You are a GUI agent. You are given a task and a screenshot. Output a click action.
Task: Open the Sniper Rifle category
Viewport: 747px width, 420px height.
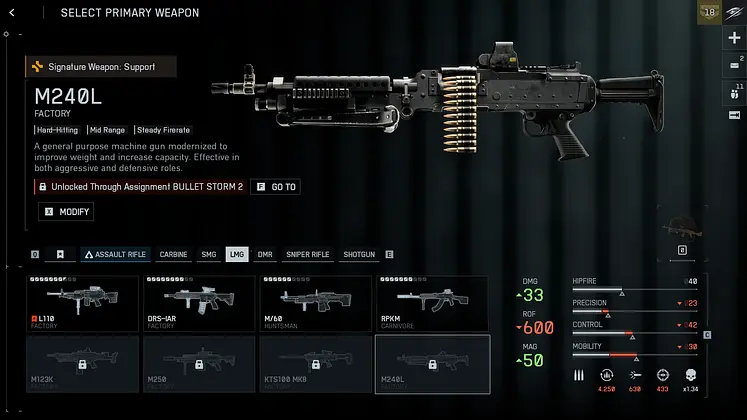pyautogui.click(x=307, y=255)
